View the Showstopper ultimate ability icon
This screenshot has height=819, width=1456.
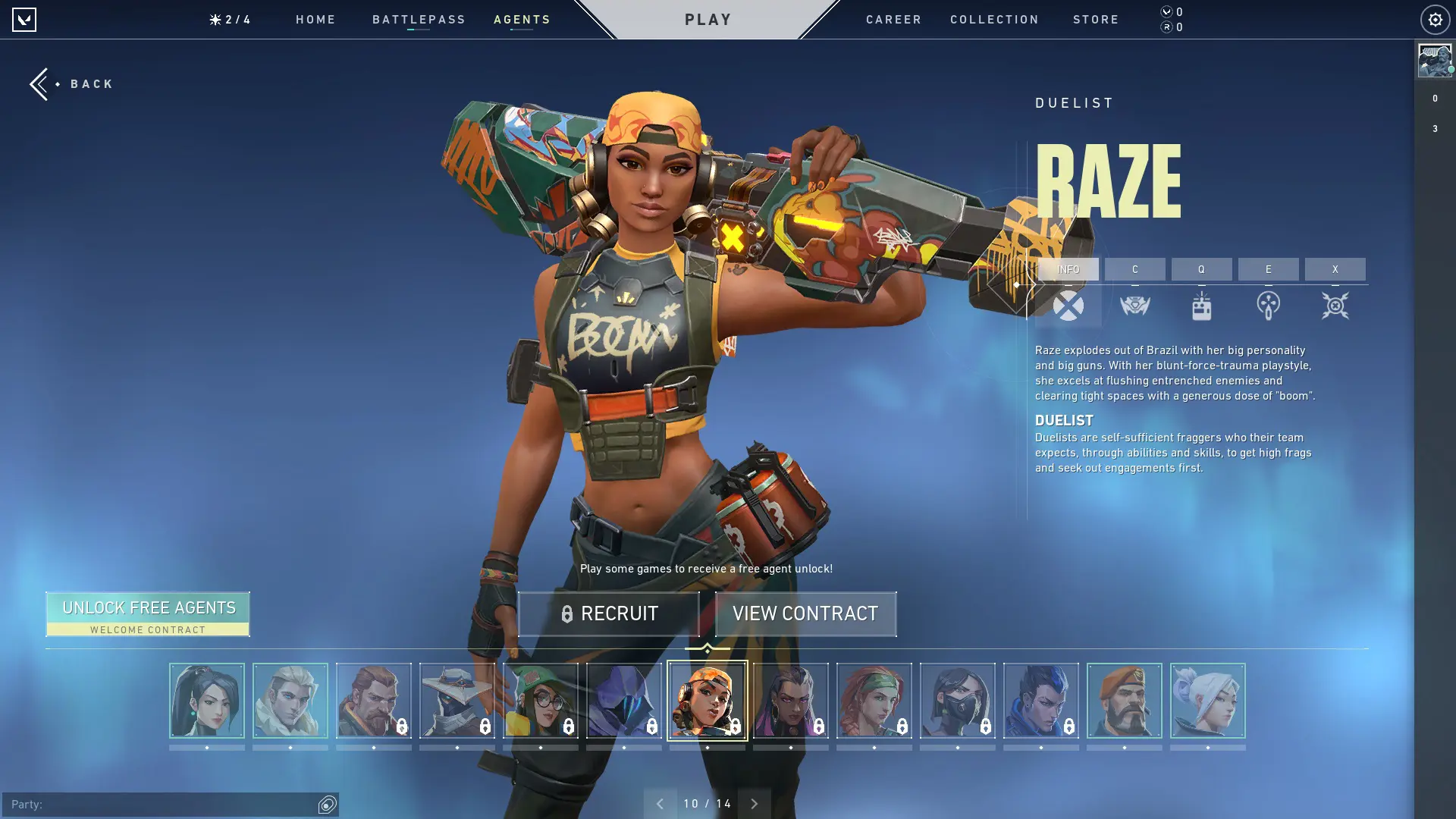(1335, 306)
